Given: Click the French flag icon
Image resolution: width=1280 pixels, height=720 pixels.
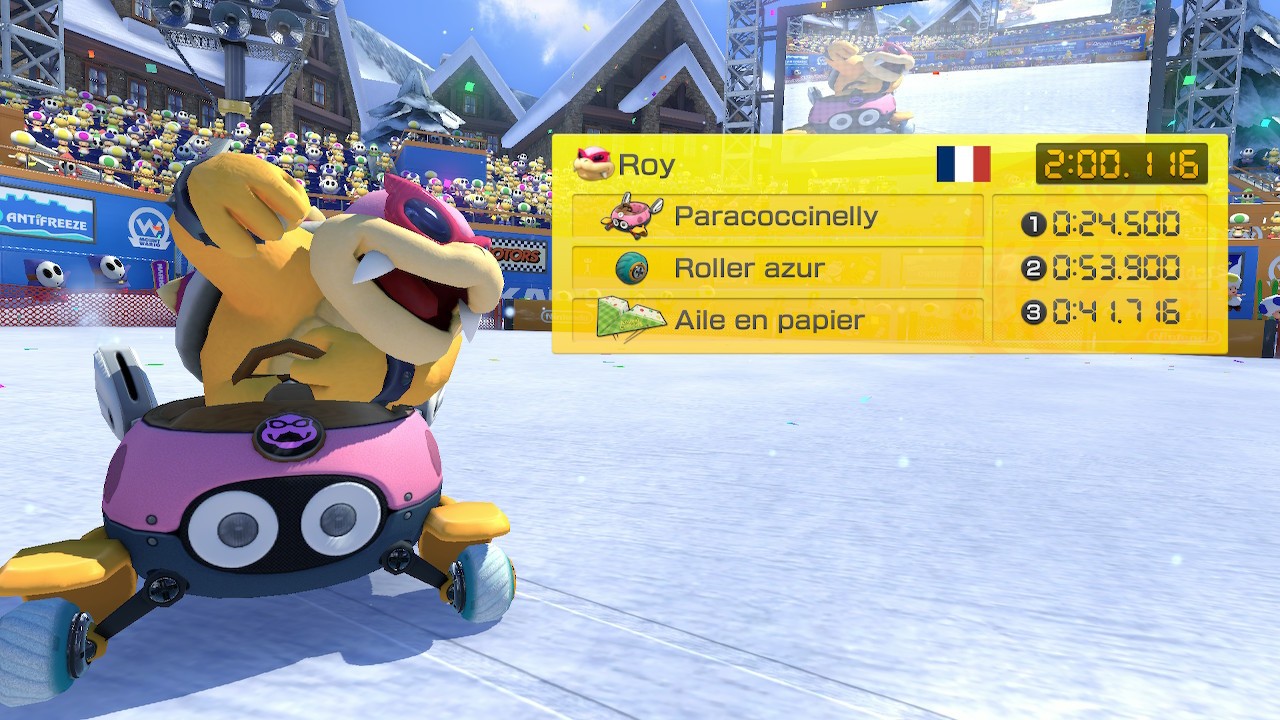Looking at the screenshot, I should tap(963, 164).
